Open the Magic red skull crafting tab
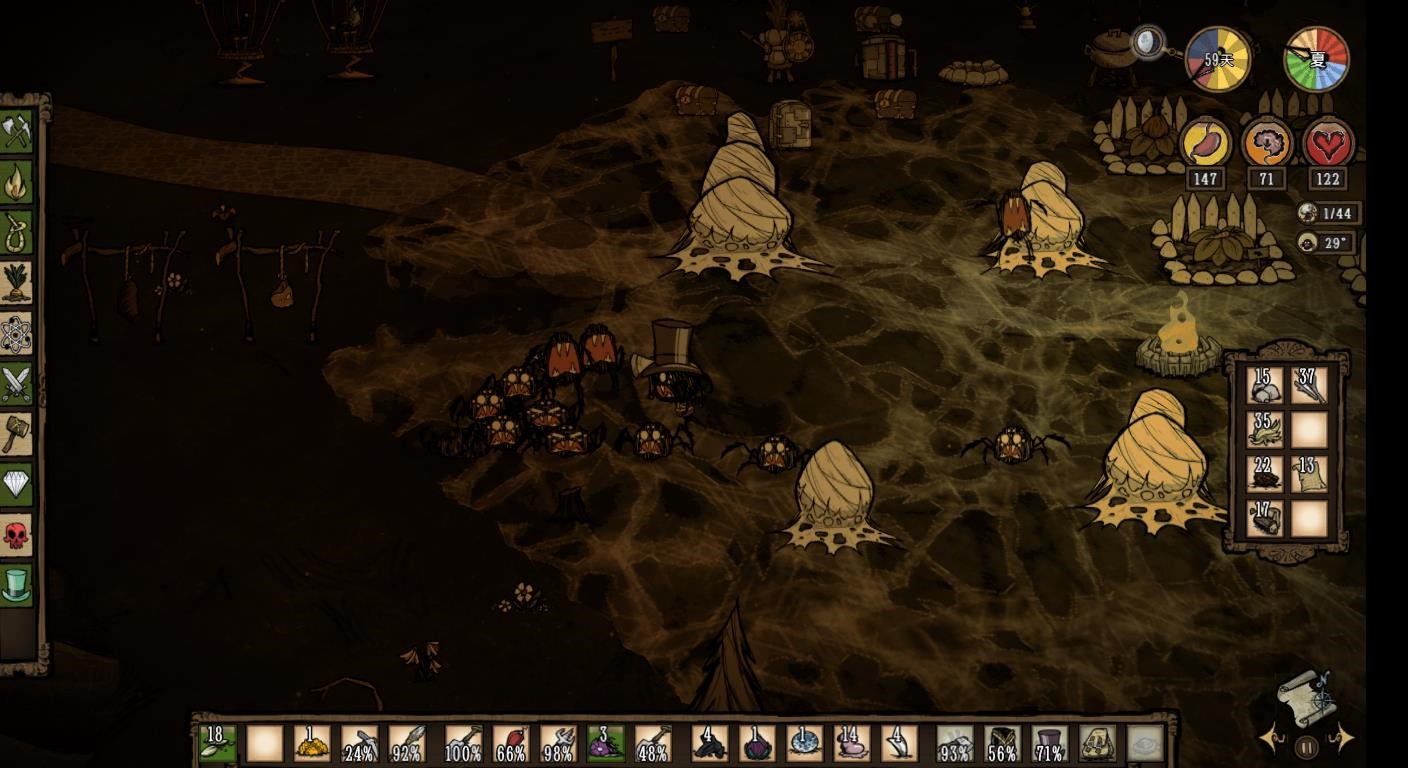1408x768 pixels. click(x=17, y=535)
